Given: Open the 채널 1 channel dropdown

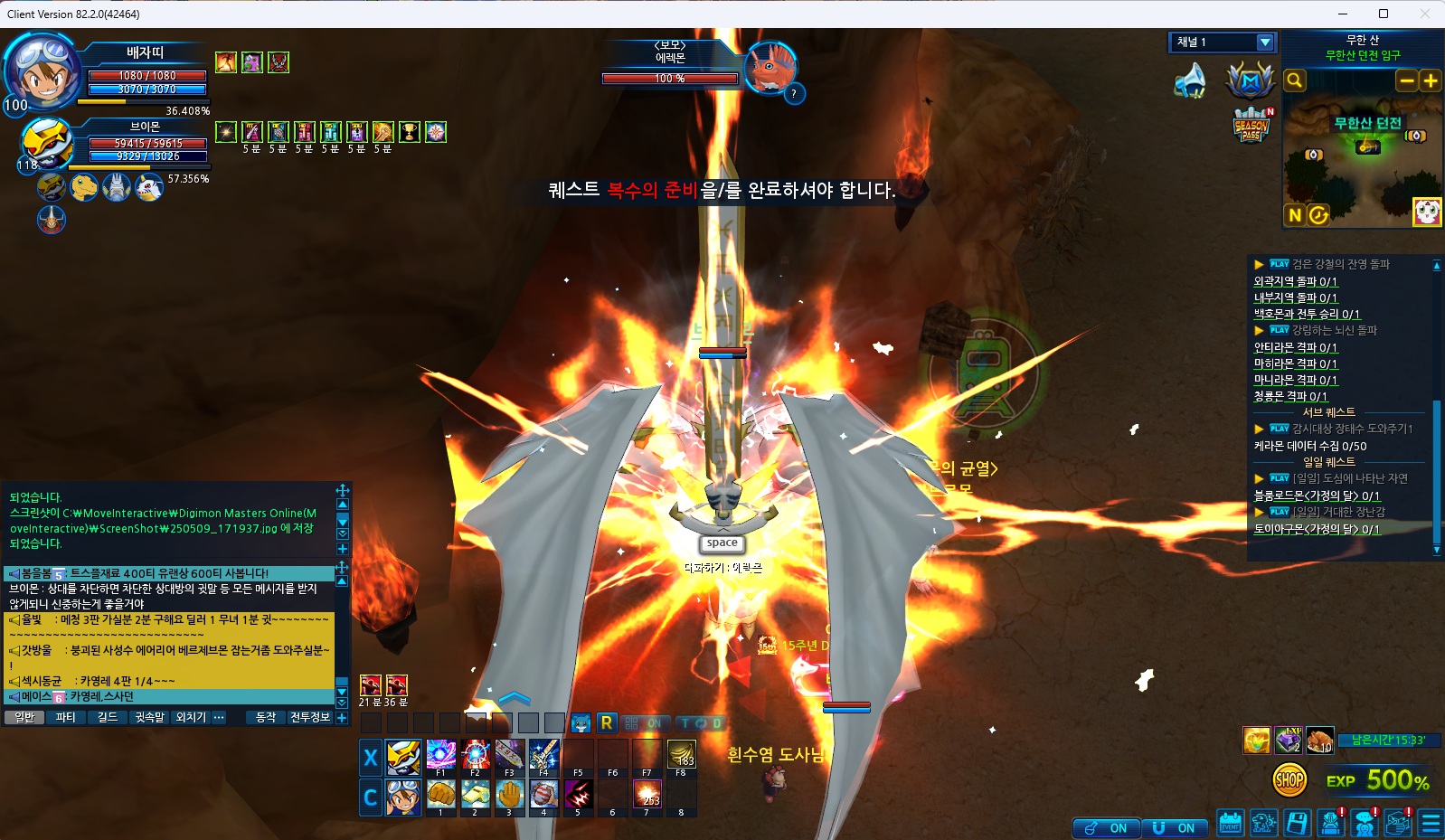Looking at the screenshot, I should (x=1264, y=42).
